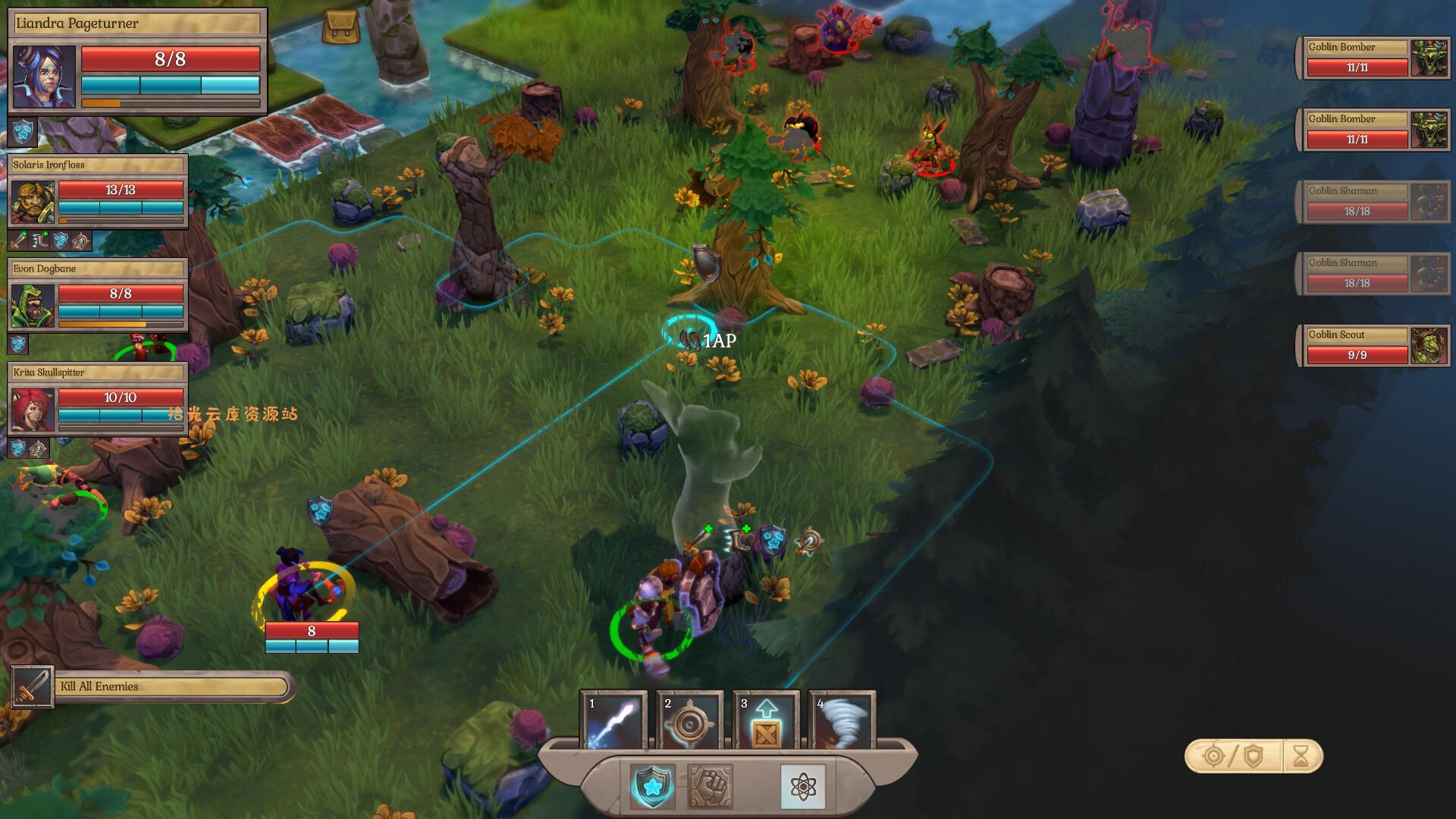This screenshot has width=1456, height=819.
Task: Open the backpack inventory icon
Action: pyautogui.click(x=340, y=27)
